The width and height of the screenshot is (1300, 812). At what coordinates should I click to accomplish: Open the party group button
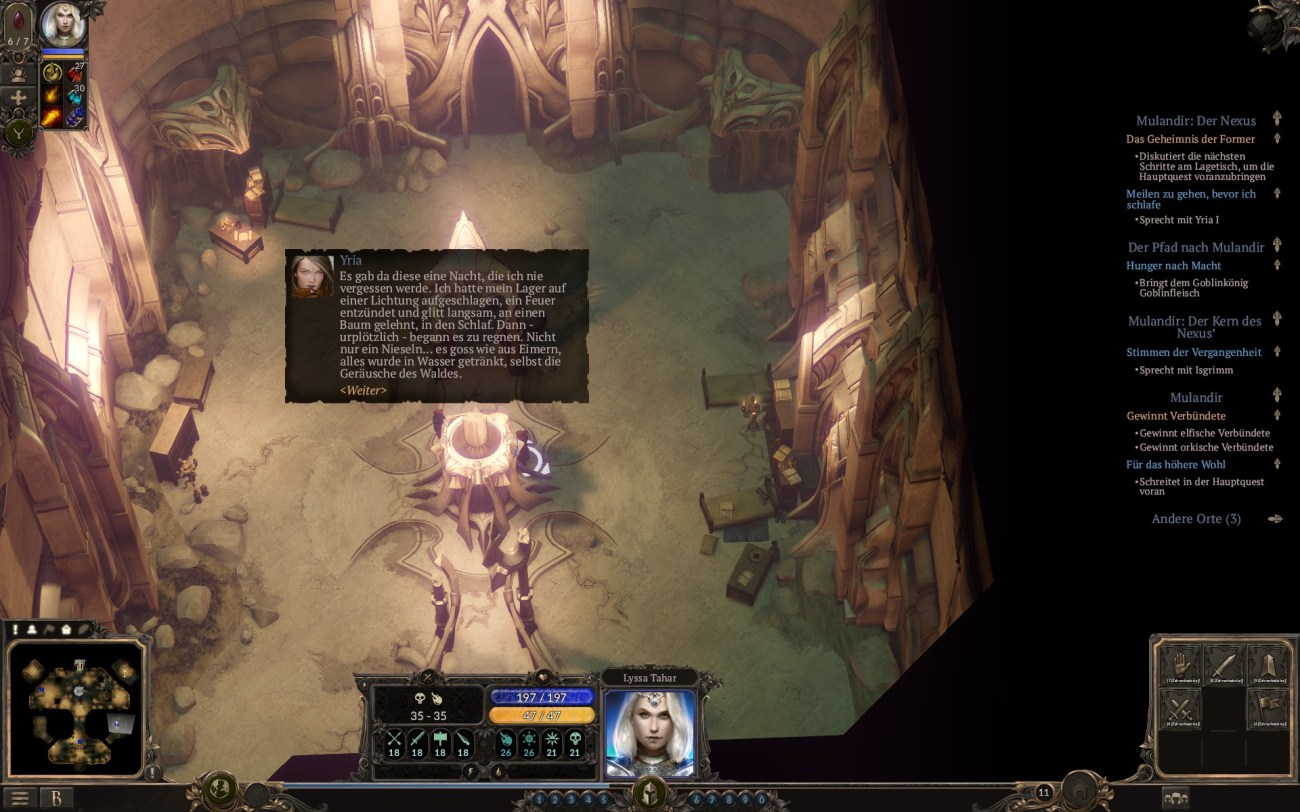pyautogui.click(x=1176, y=798)
